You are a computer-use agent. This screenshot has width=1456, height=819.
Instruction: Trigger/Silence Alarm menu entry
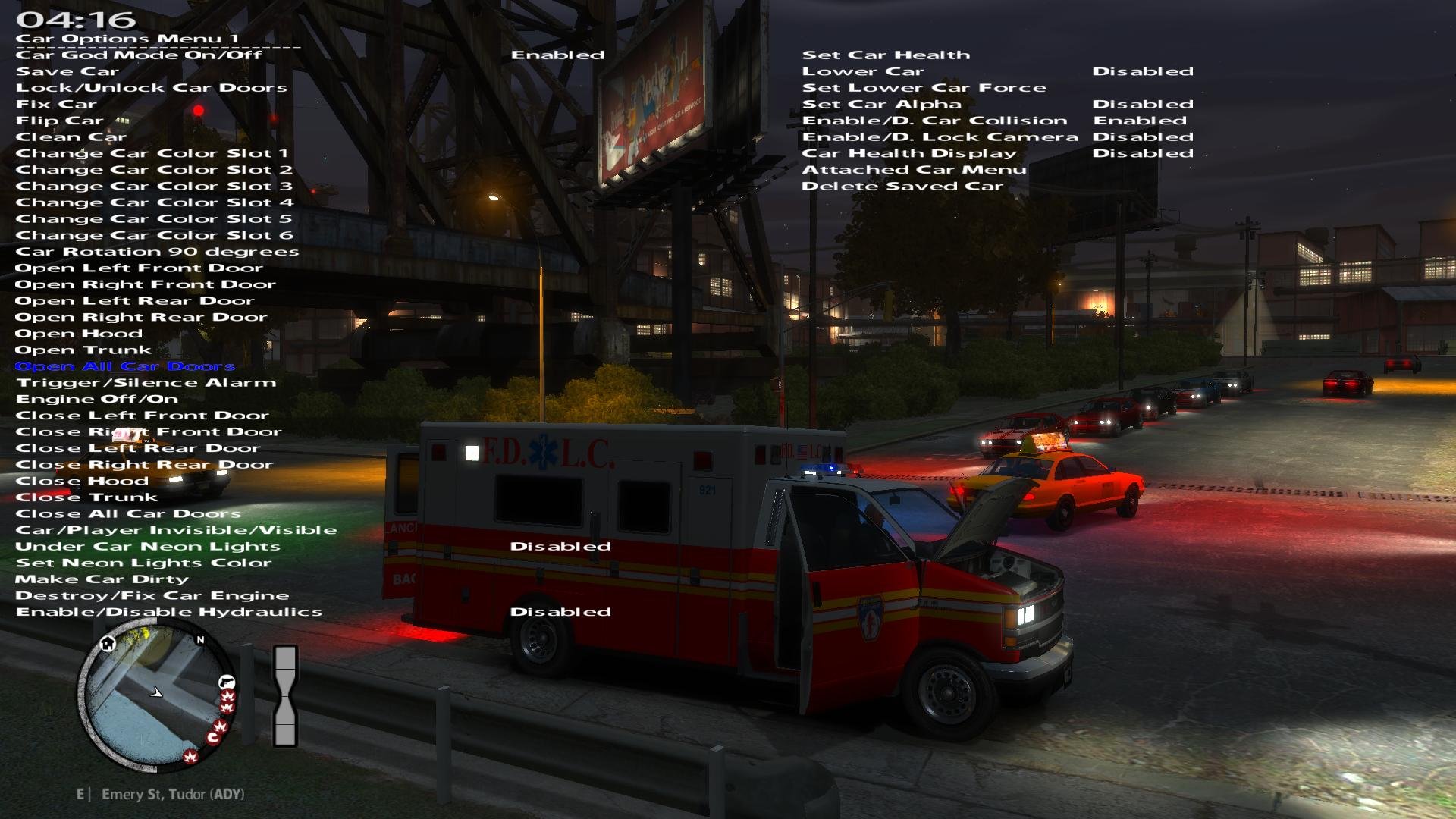click(x=146, y=383)
